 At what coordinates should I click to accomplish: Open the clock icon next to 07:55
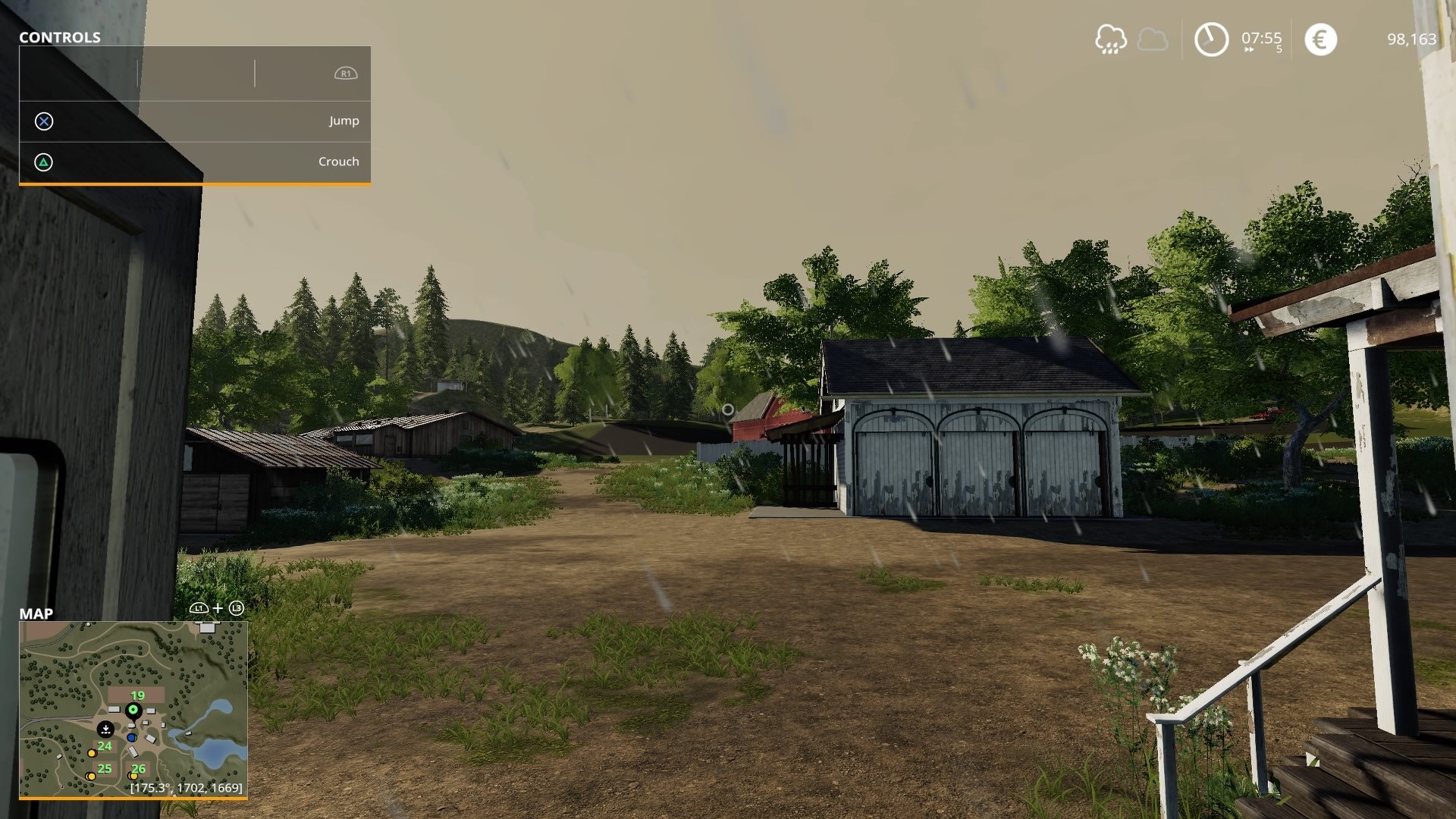(1211, 39)
